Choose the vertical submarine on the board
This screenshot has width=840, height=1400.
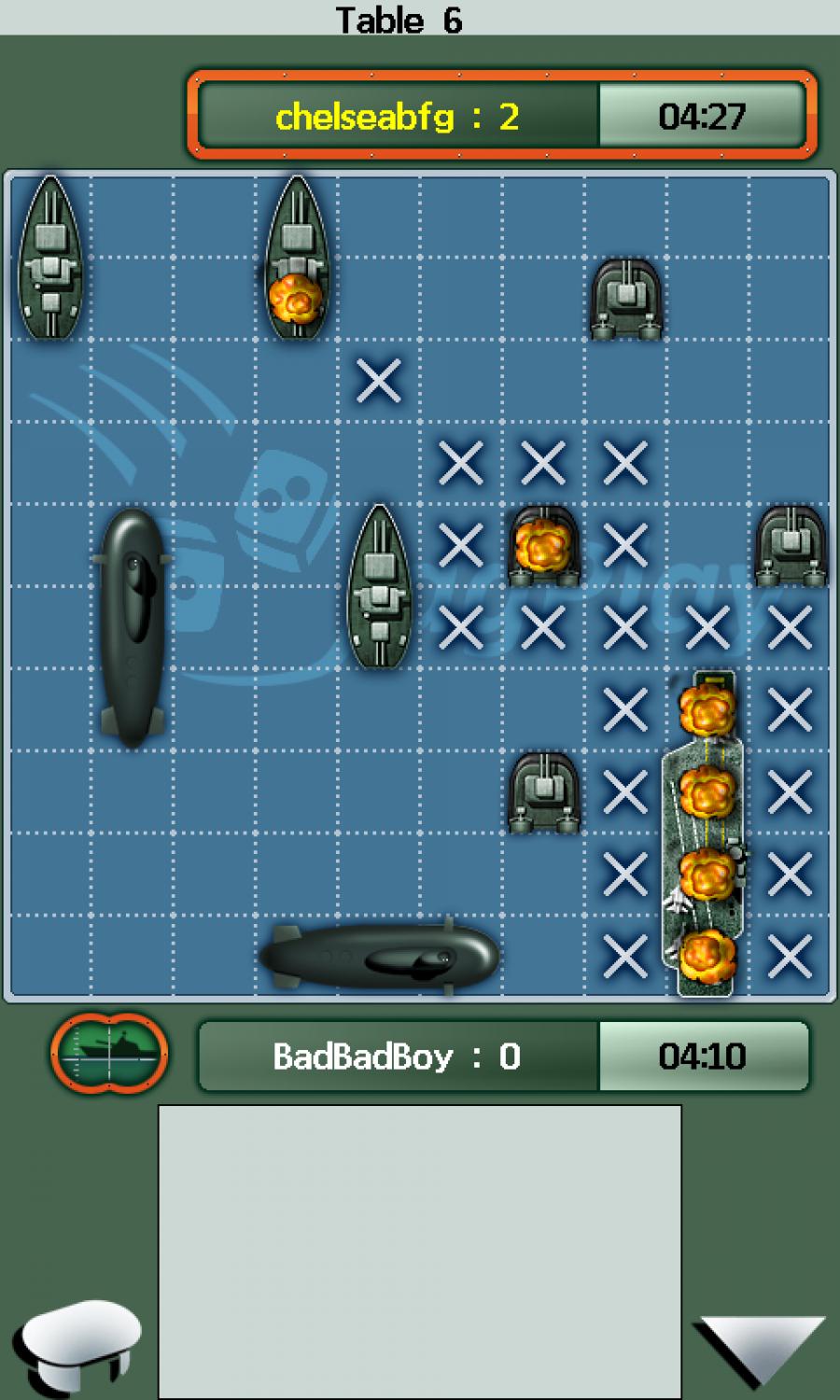point(133,626)
